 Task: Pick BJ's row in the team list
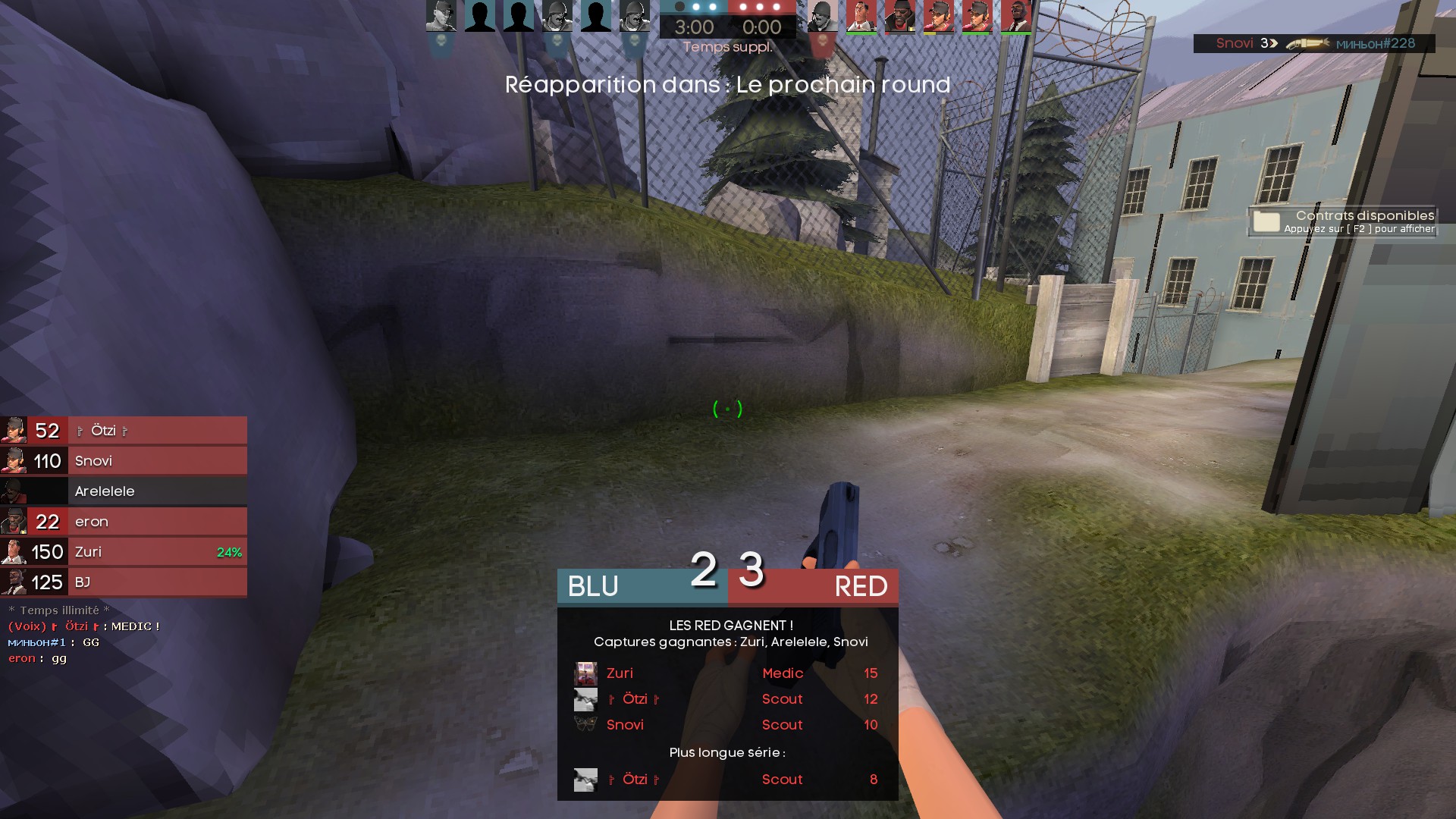coord(124,582)
